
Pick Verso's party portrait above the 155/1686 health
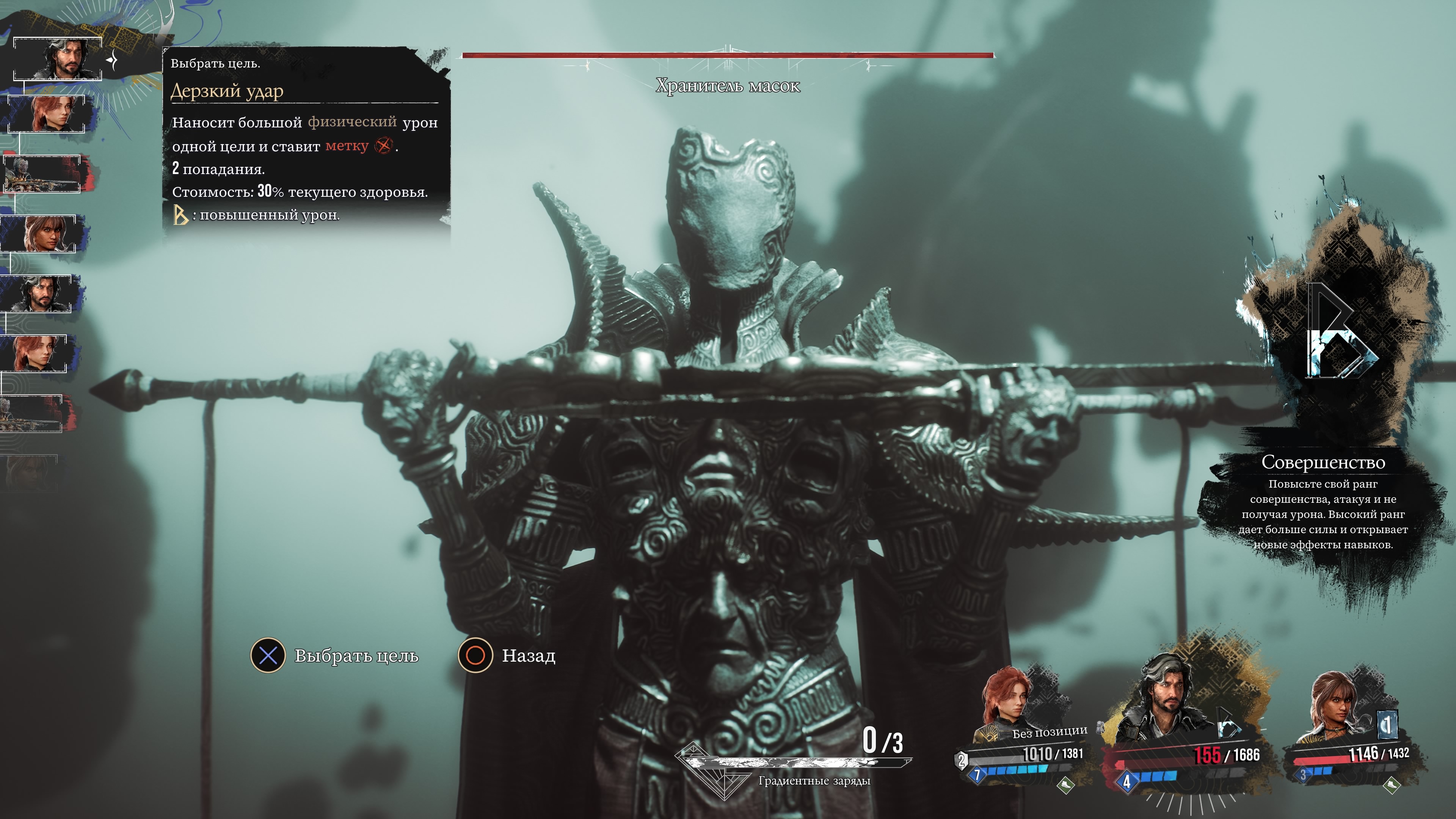click(x=1164, y=698)
